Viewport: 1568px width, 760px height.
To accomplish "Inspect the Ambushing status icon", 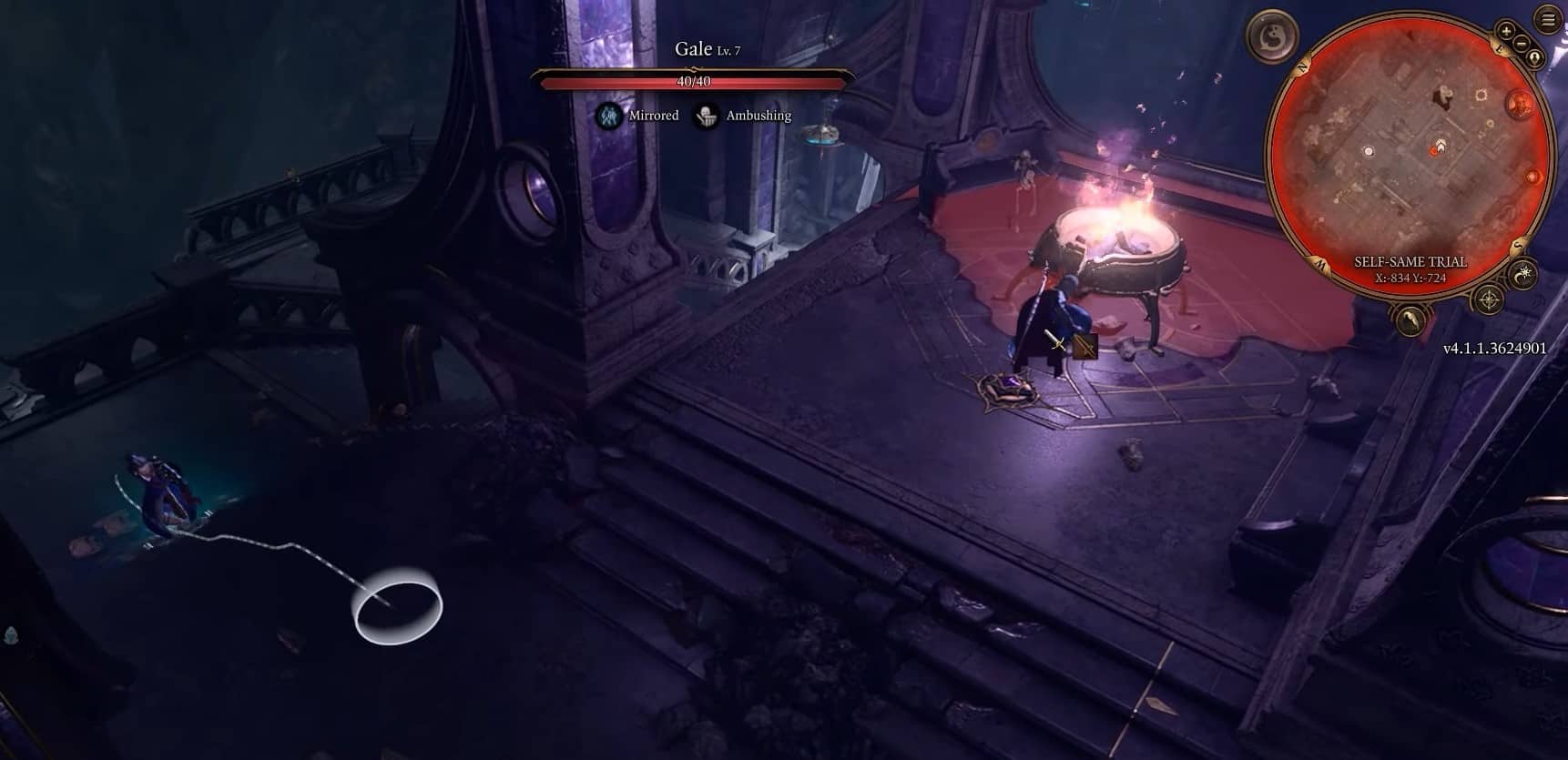I will point(706,116).
